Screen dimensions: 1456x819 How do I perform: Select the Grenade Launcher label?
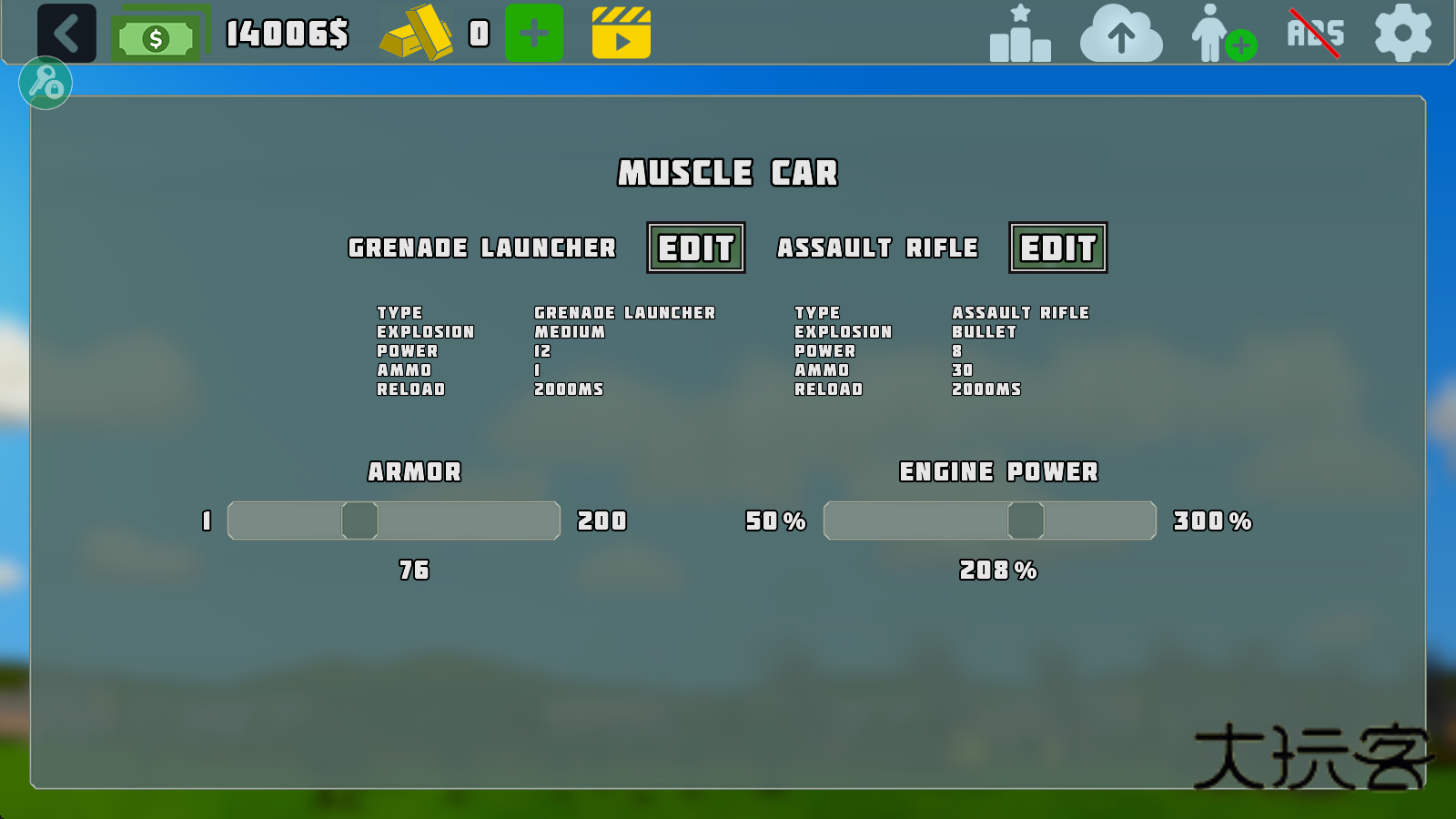pyautogui.click(x=481, y=248)
